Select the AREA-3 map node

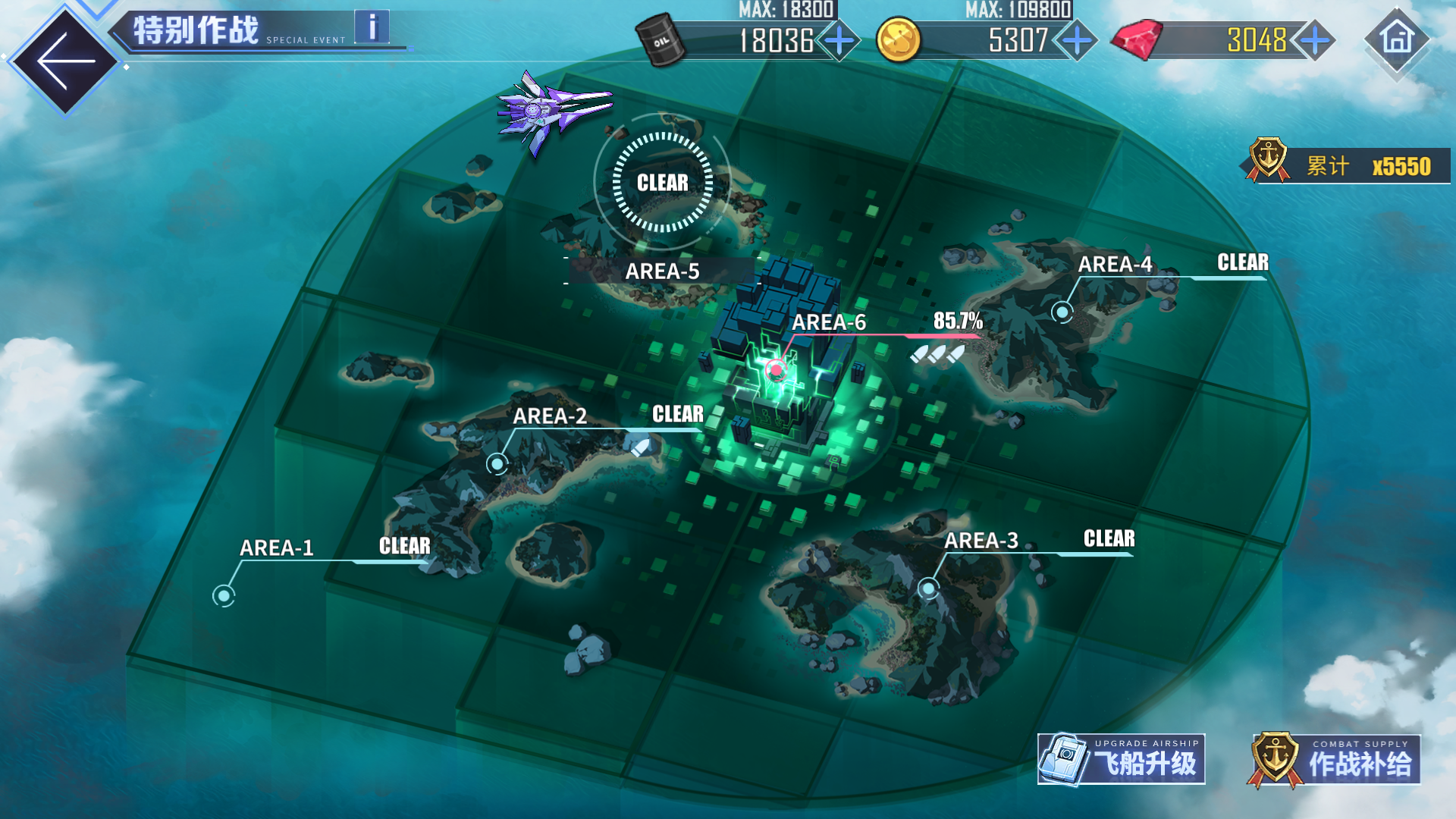[x=928, y=588]
